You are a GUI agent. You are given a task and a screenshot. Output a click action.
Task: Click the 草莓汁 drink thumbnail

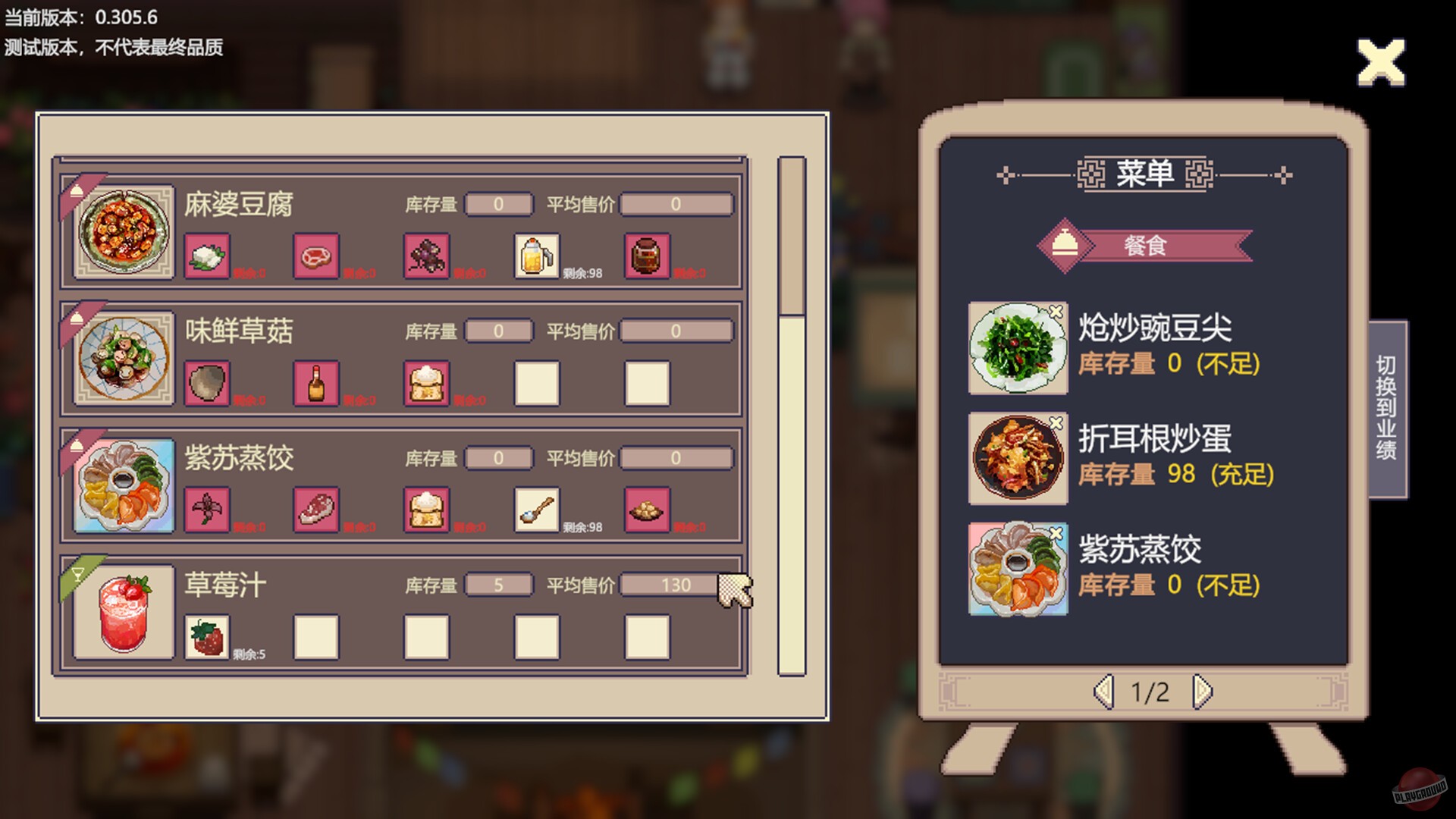pyautogui.click(x=123, y=613)
